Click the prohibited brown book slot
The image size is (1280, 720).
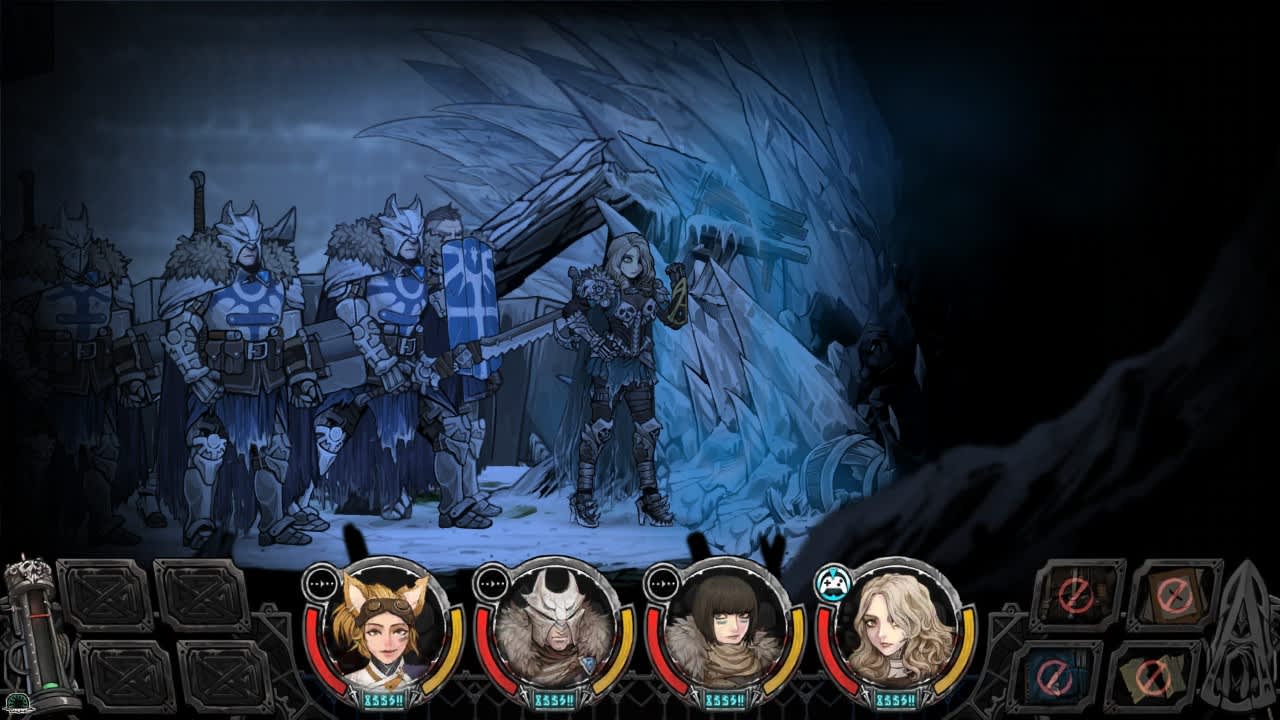1172,594
